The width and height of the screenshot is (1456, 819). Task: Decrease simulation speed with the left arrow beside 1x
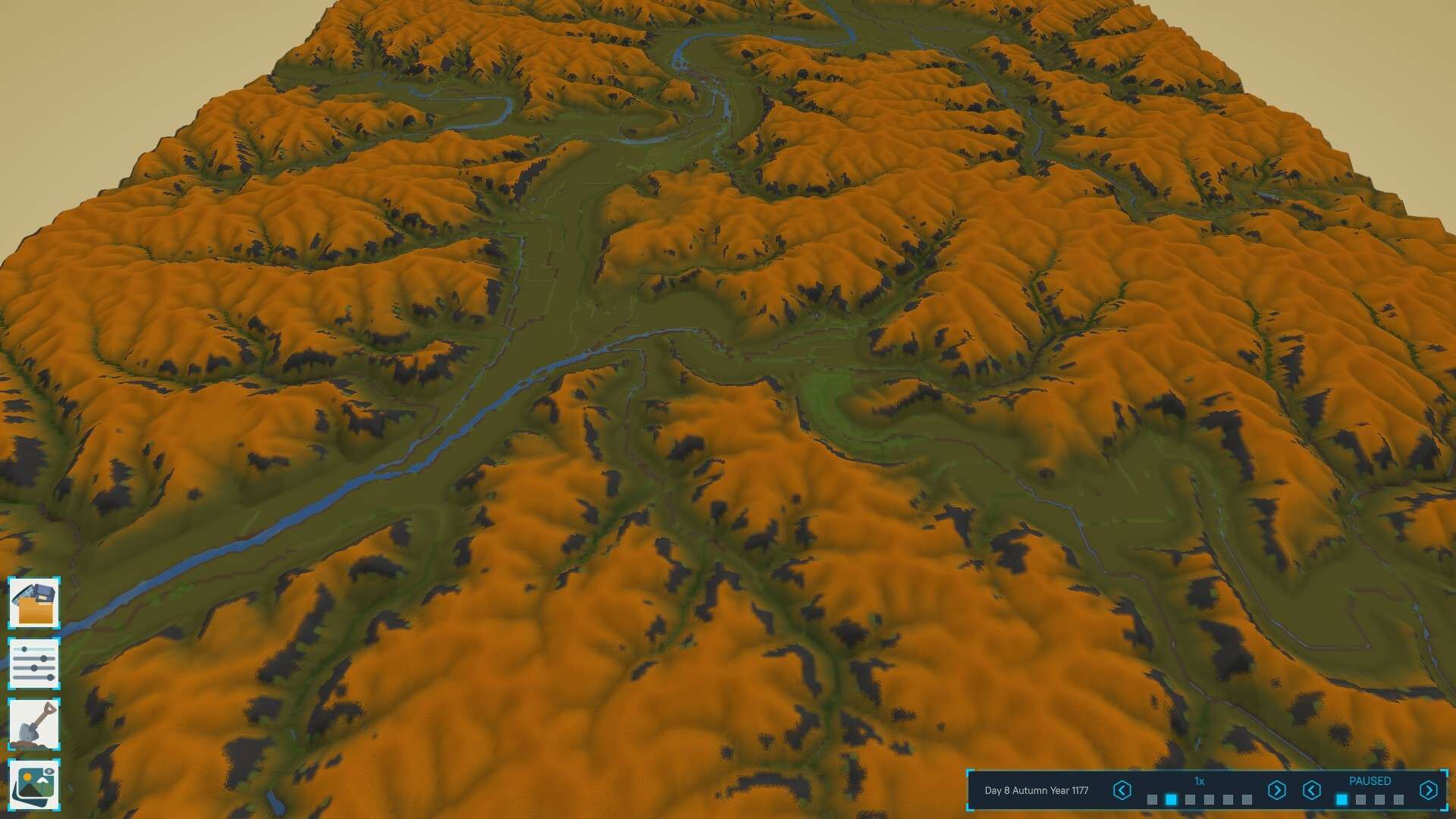pos(1122,791)
